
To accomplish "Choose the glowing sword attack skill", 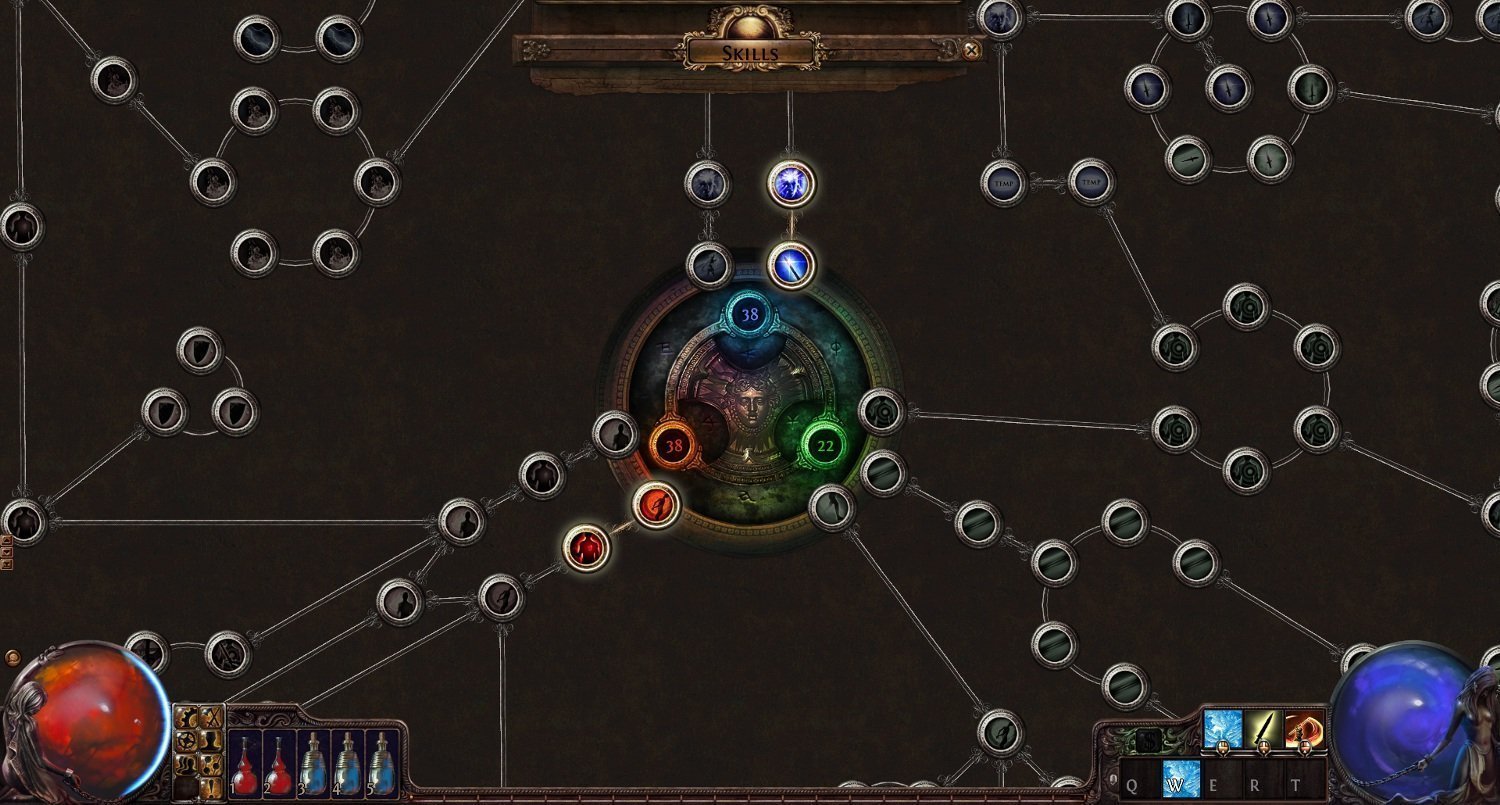I will point(1263,729).
